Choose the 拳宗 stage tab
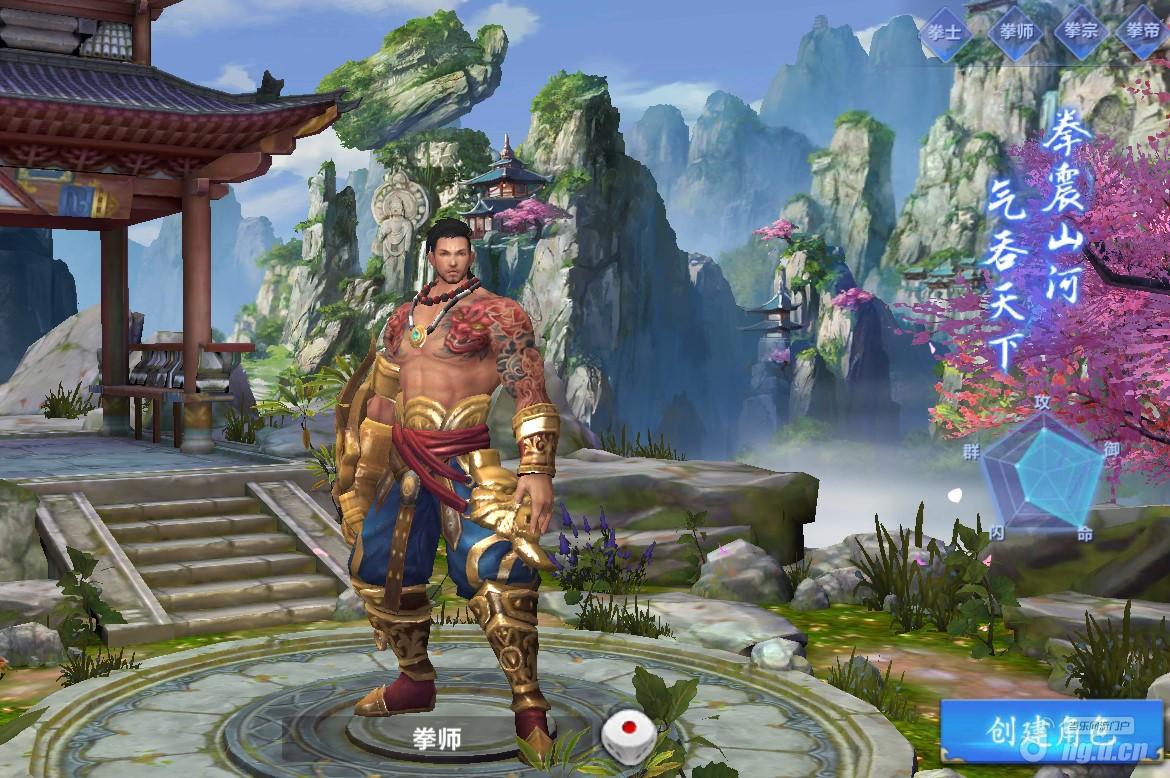The width and height of the screenshot is (1170, 778). click(x=1082, y=31)
